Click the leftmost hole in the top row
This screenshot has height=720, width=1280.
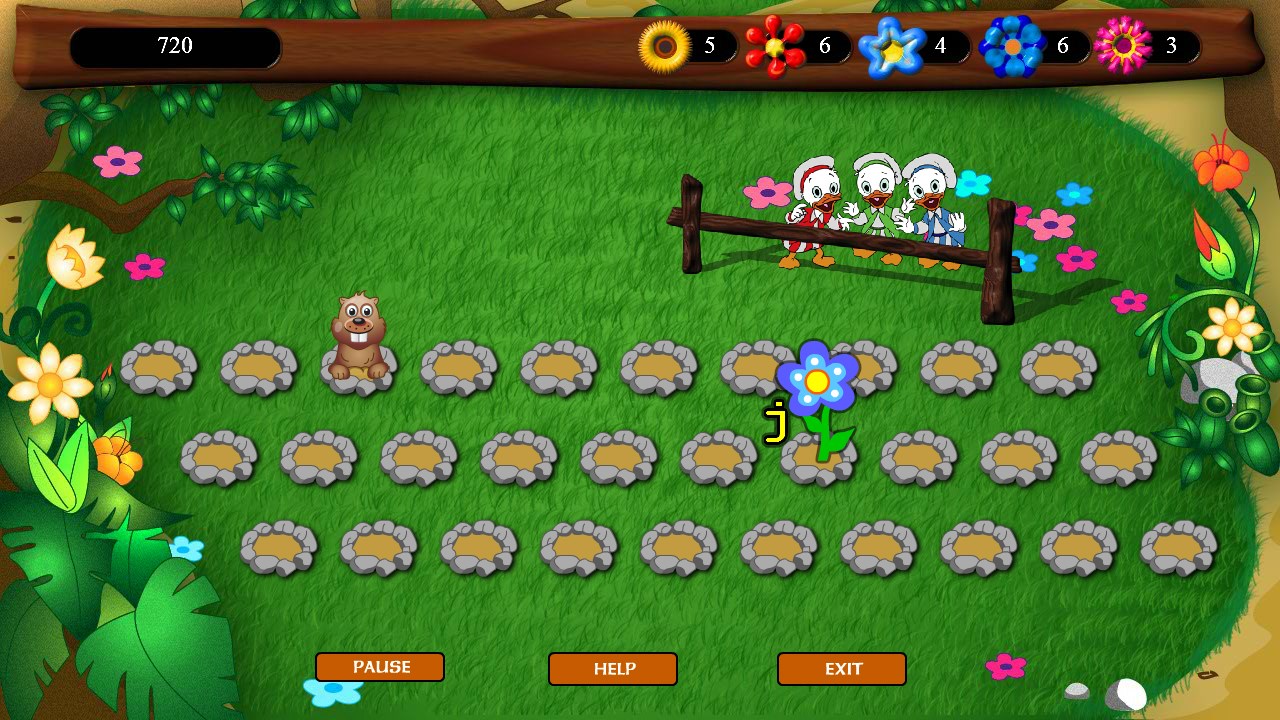point(158,368)
